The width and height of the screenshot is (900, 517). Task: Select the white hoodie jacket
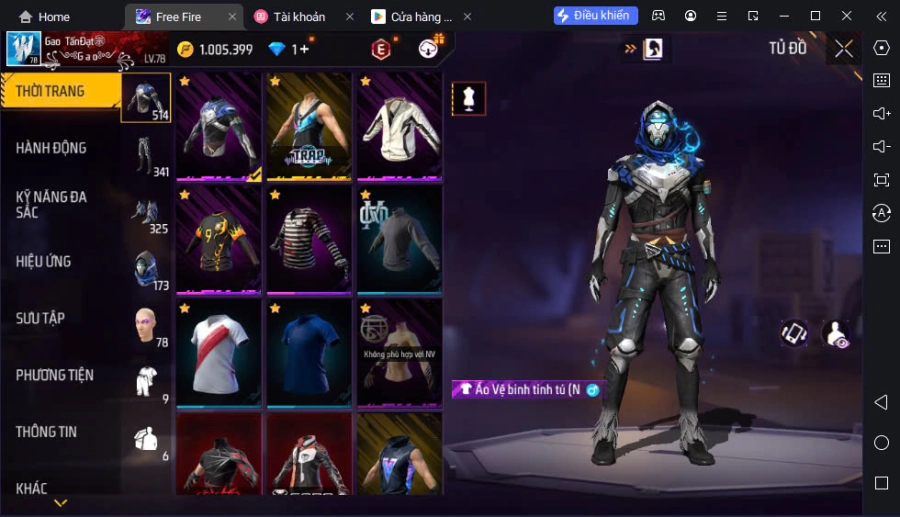point(398,127)
